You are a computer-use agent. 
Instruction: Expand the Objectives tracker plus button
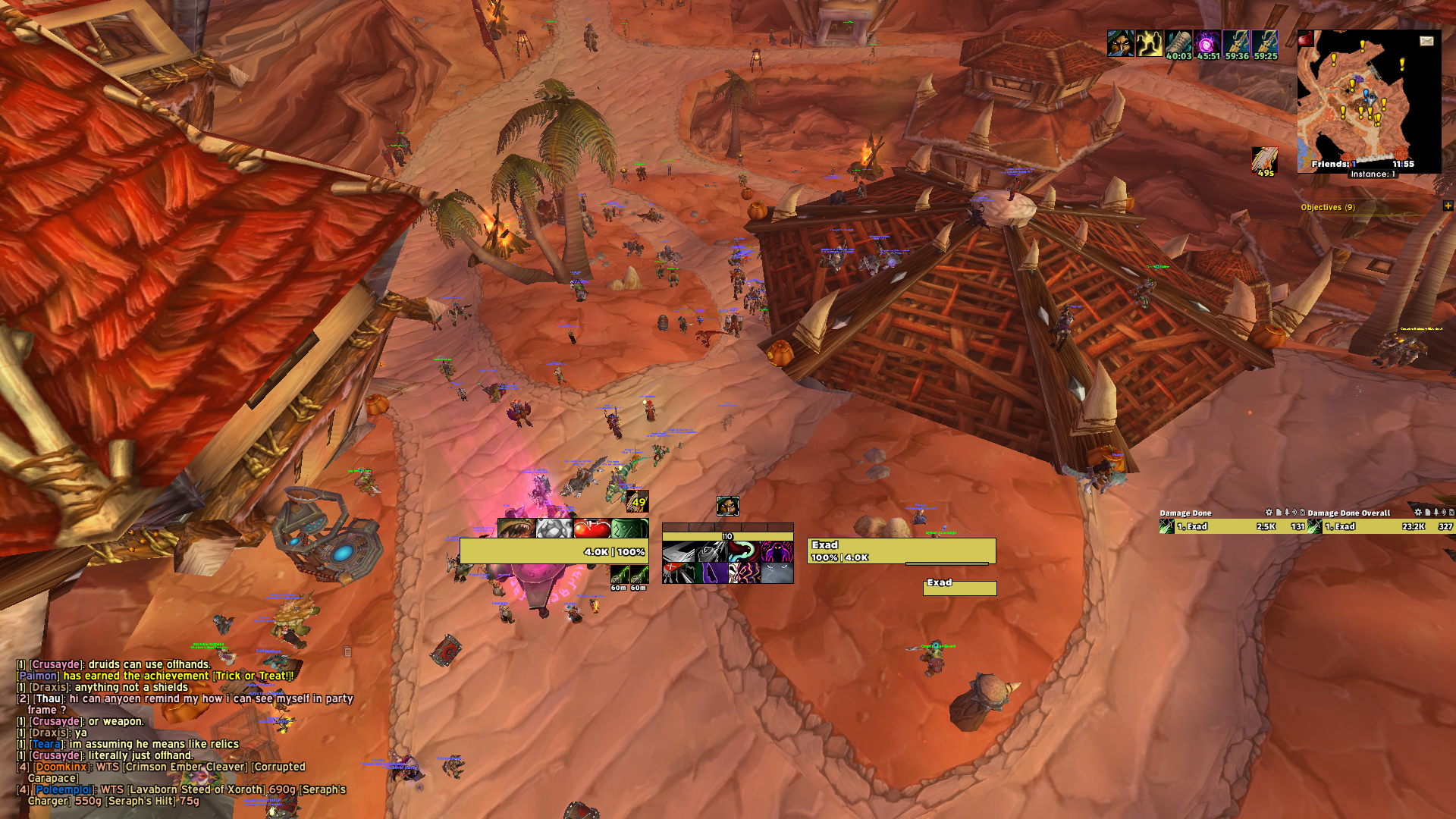click(x=1448, y=206)
